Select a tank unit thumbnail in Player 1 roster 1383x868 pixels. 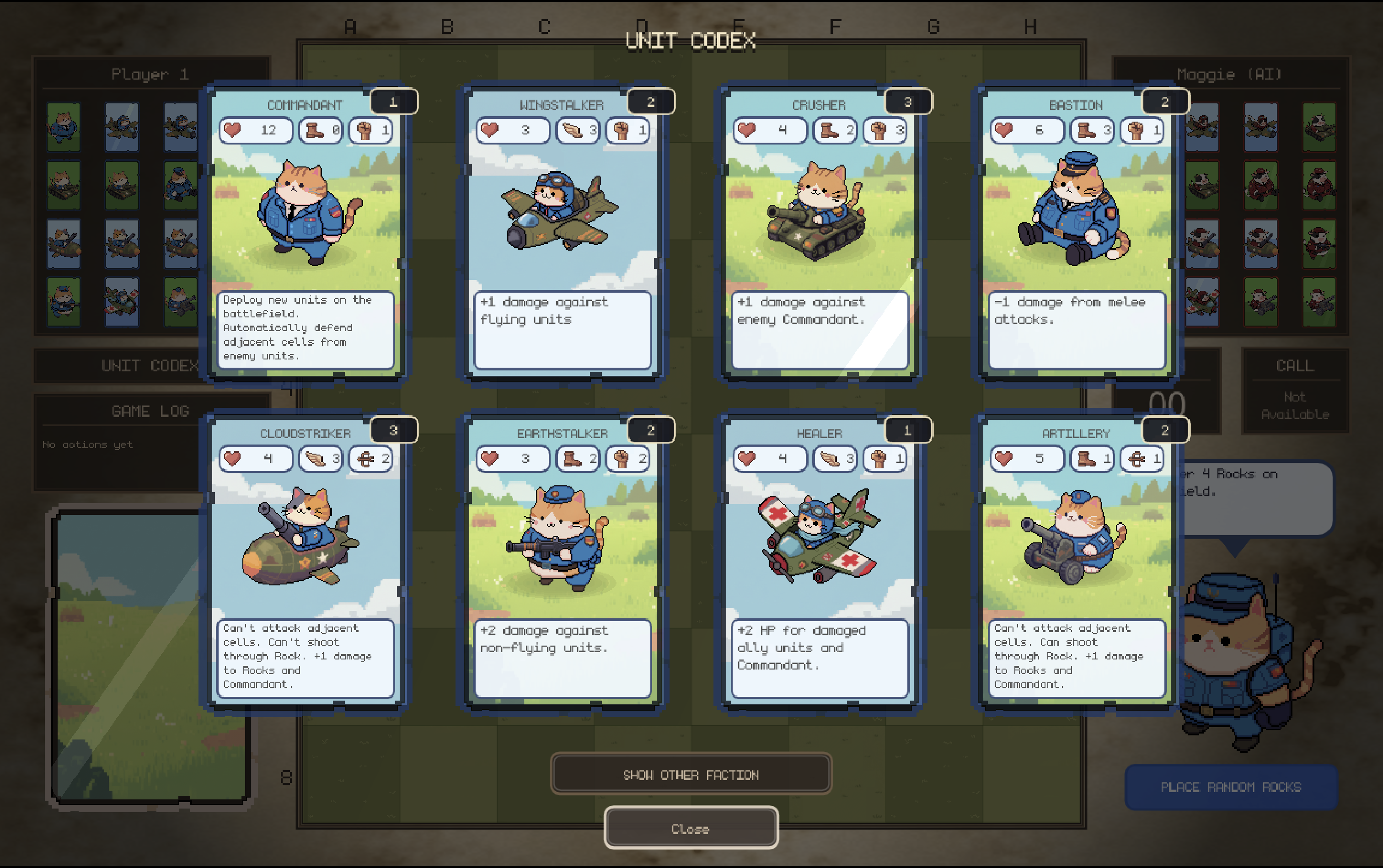(x=64, y=187)
